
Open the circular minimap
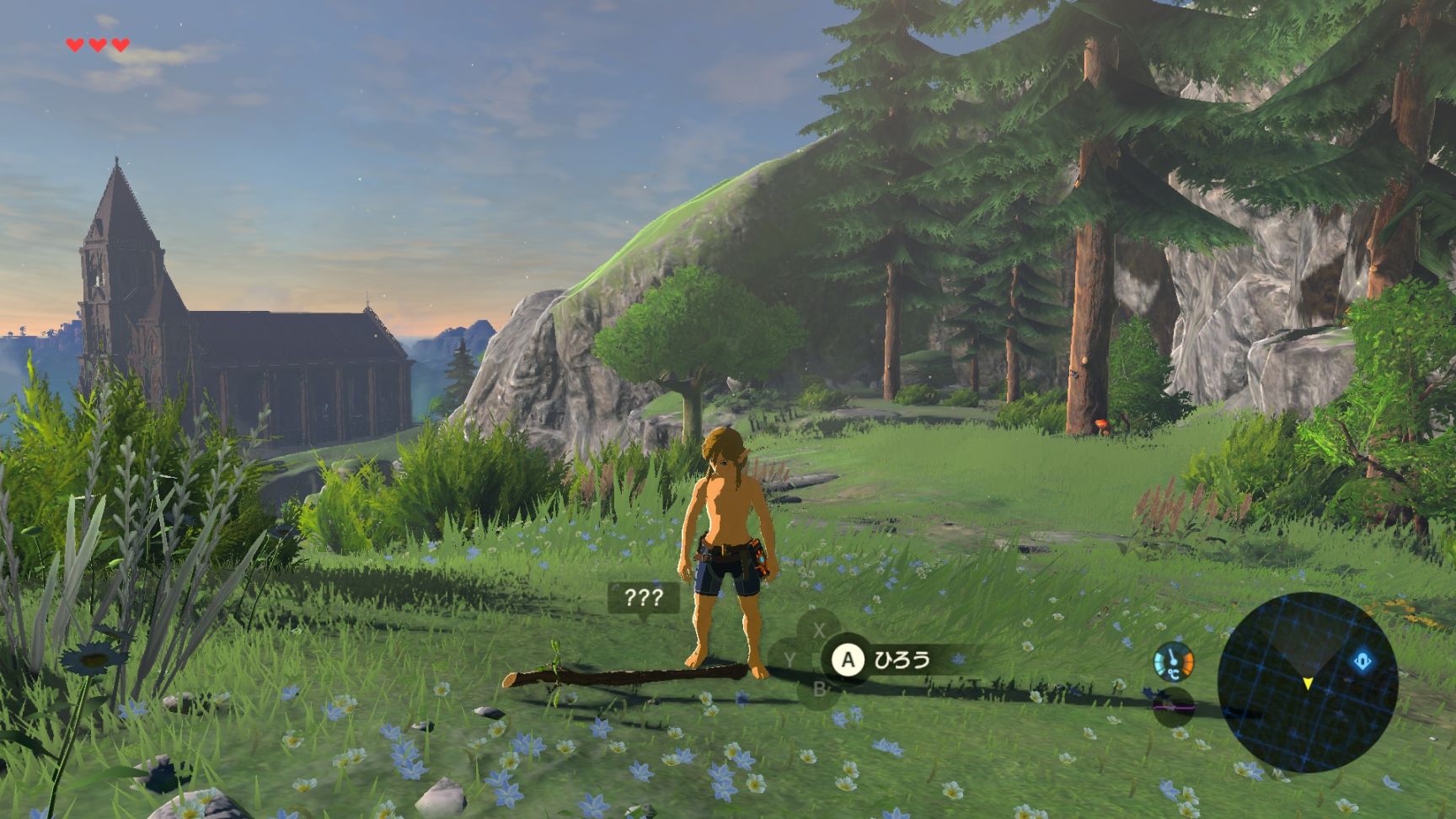[1307, 682]
